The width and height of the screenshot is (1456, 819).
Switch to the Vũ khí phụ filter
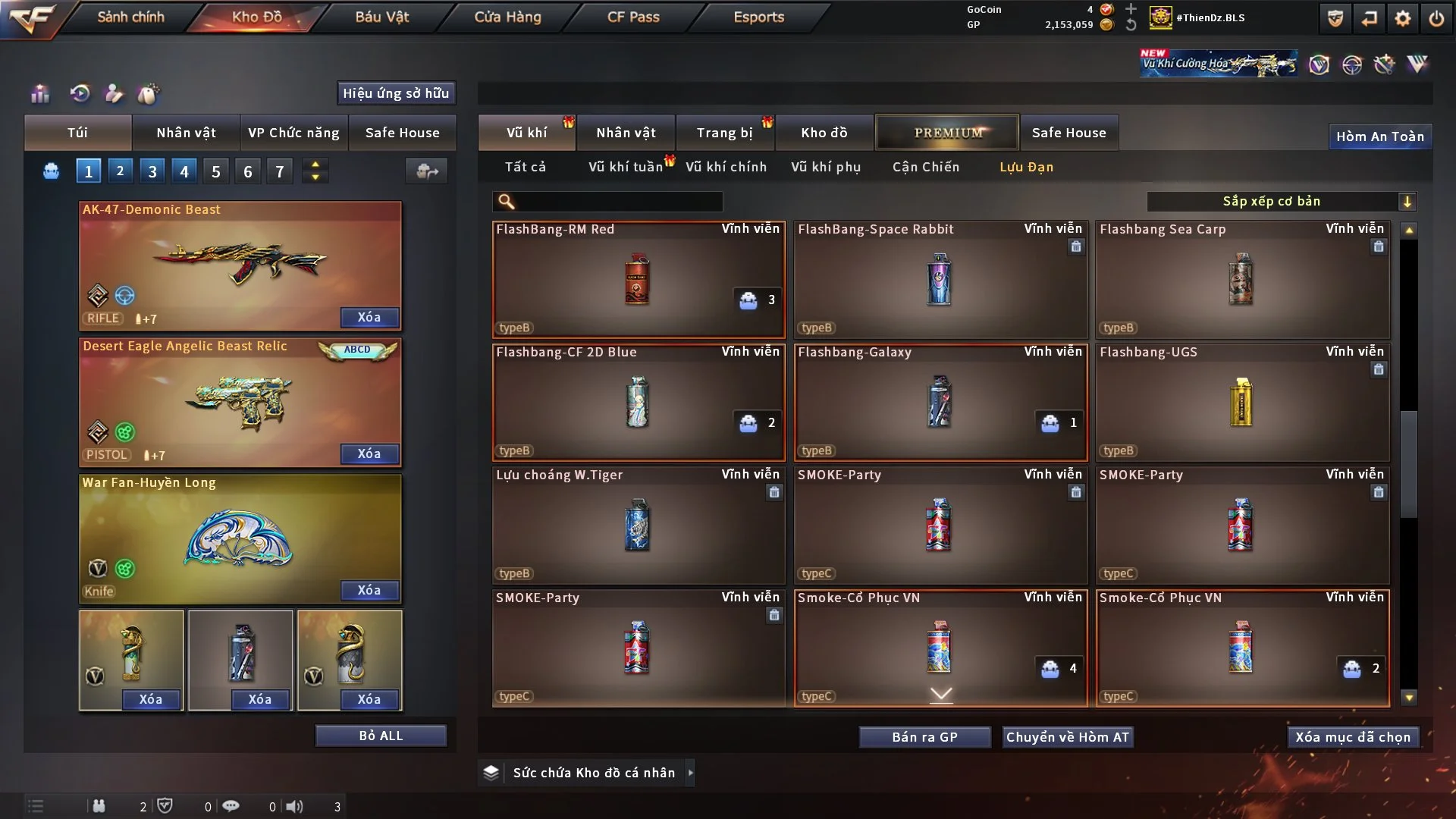click(826, 167)
